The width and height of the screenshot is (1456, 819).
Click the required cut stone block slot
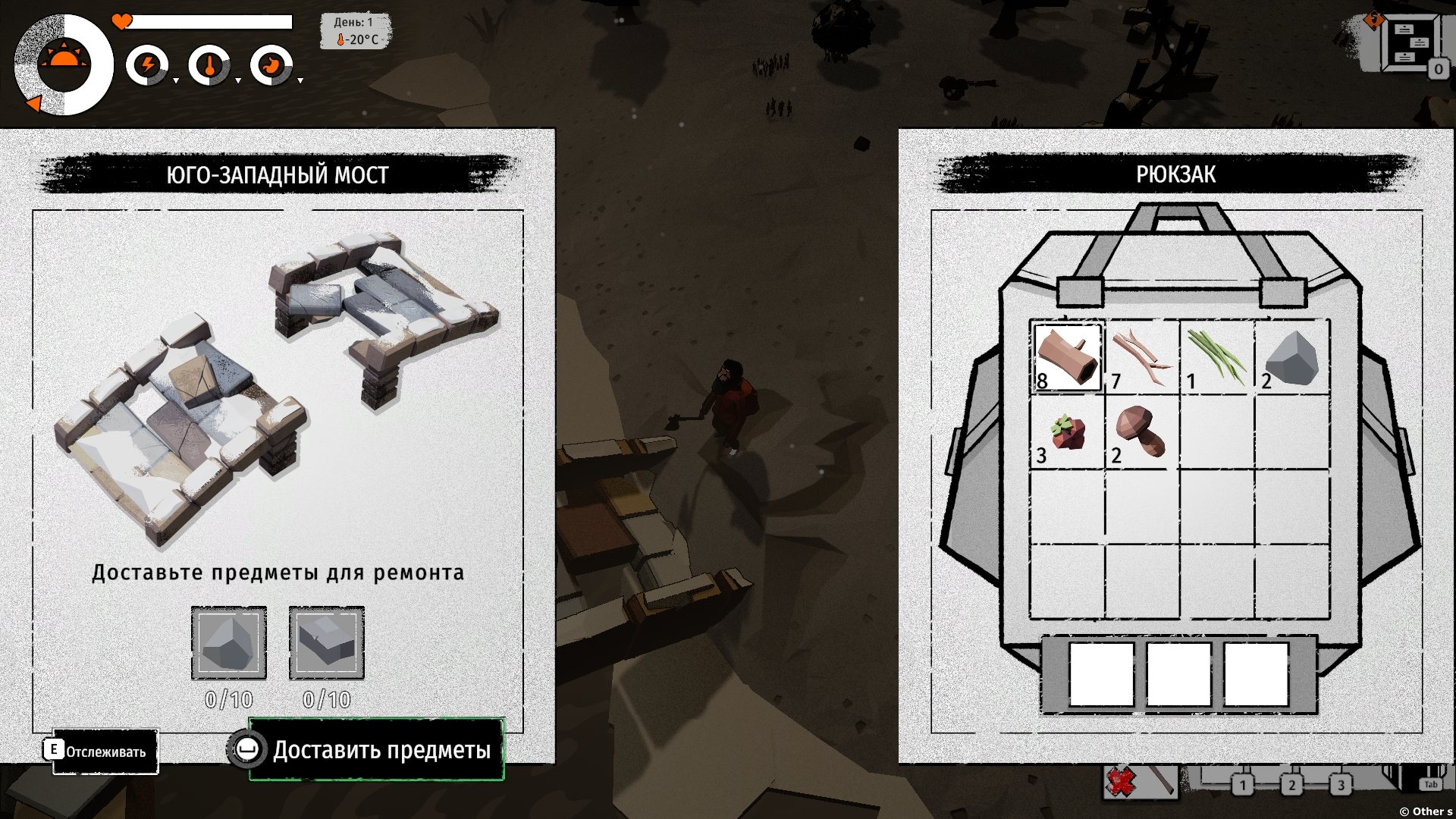(326, 643)
